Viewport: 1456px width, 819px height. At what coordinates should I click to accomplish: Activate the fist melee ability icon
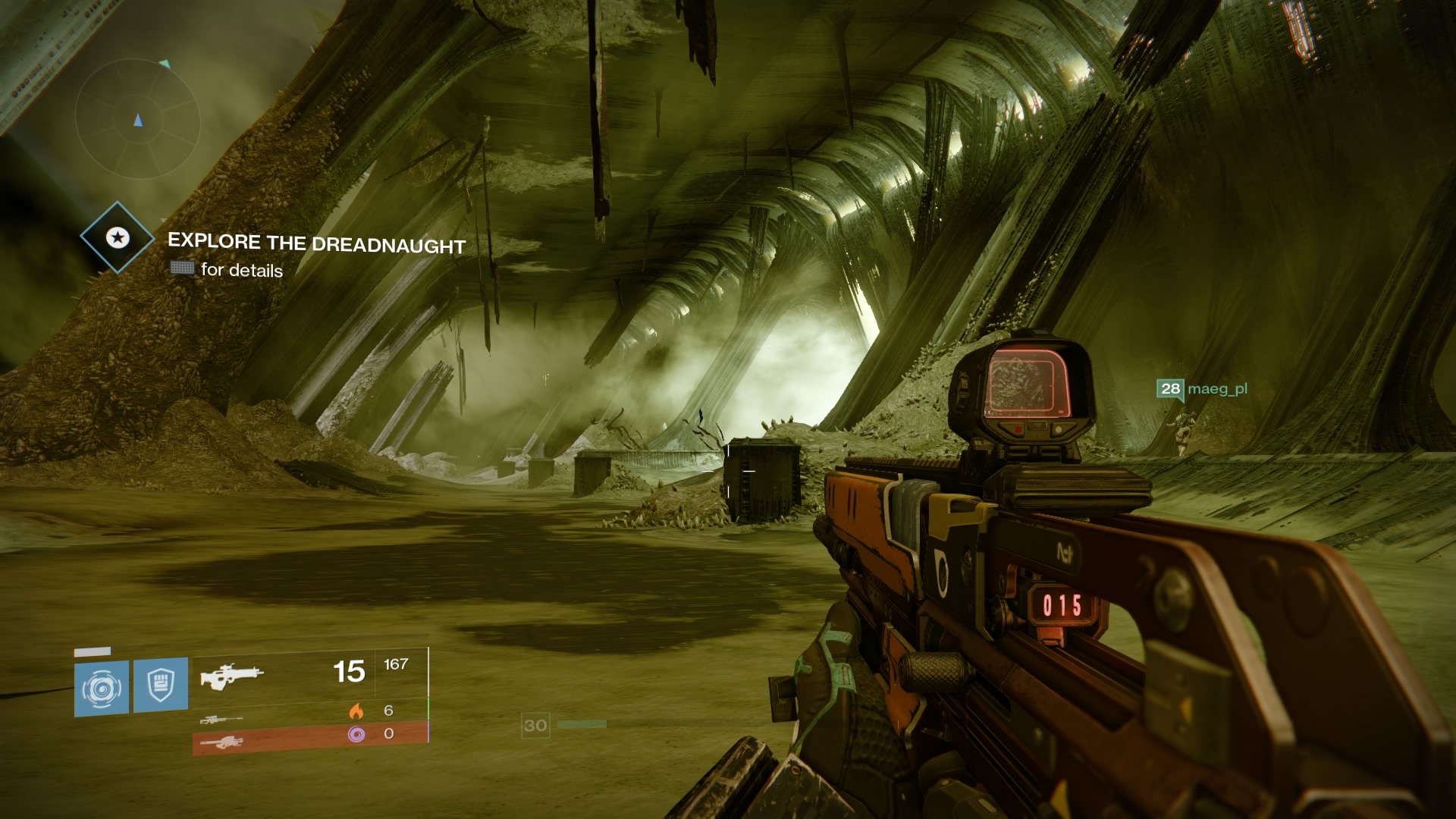click(161, 686)
